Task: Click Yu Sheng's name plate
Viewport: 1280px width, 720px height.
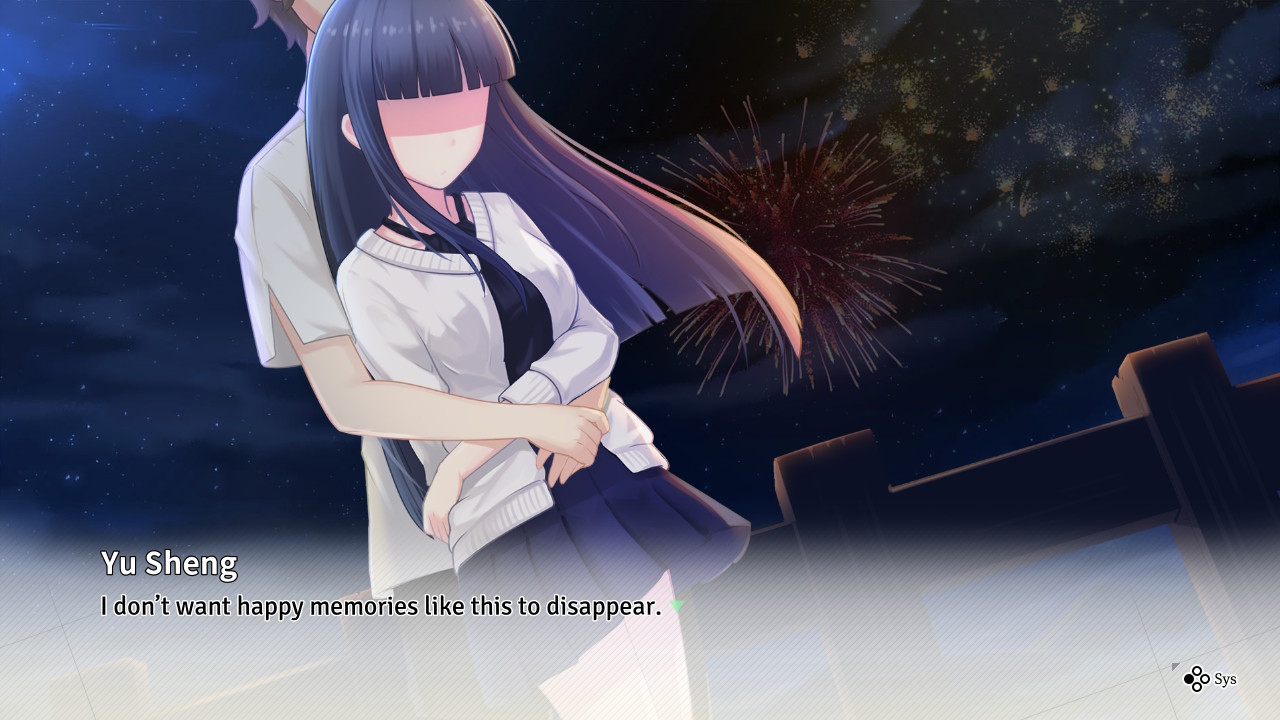Action: click(x=168, y=563)
